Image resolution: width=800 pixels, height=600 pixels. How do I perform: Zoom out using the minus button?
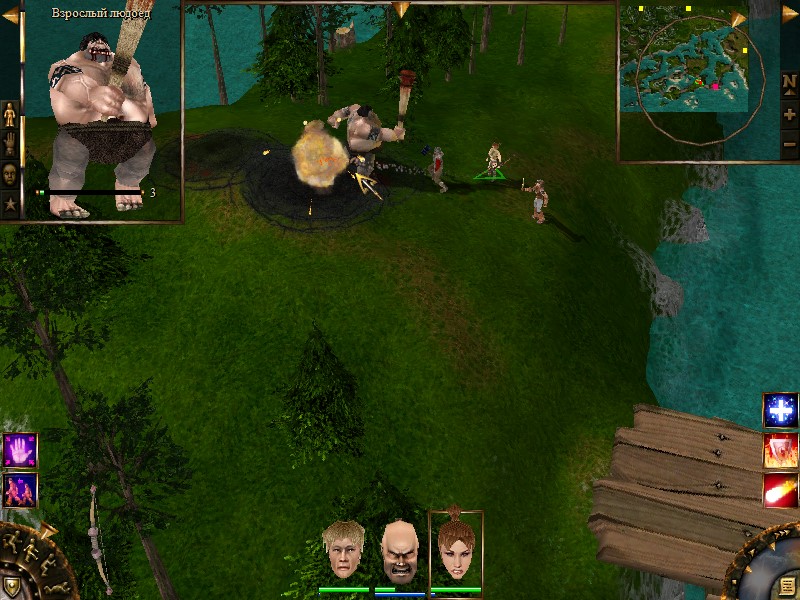pyautogui.click(x=789, y=144)
